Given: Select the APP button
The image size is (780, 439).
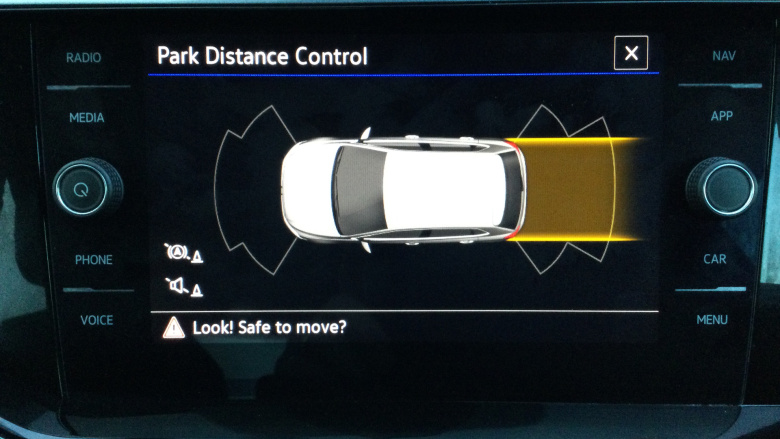Looking at the screenshot, I should tap(721, 116).
